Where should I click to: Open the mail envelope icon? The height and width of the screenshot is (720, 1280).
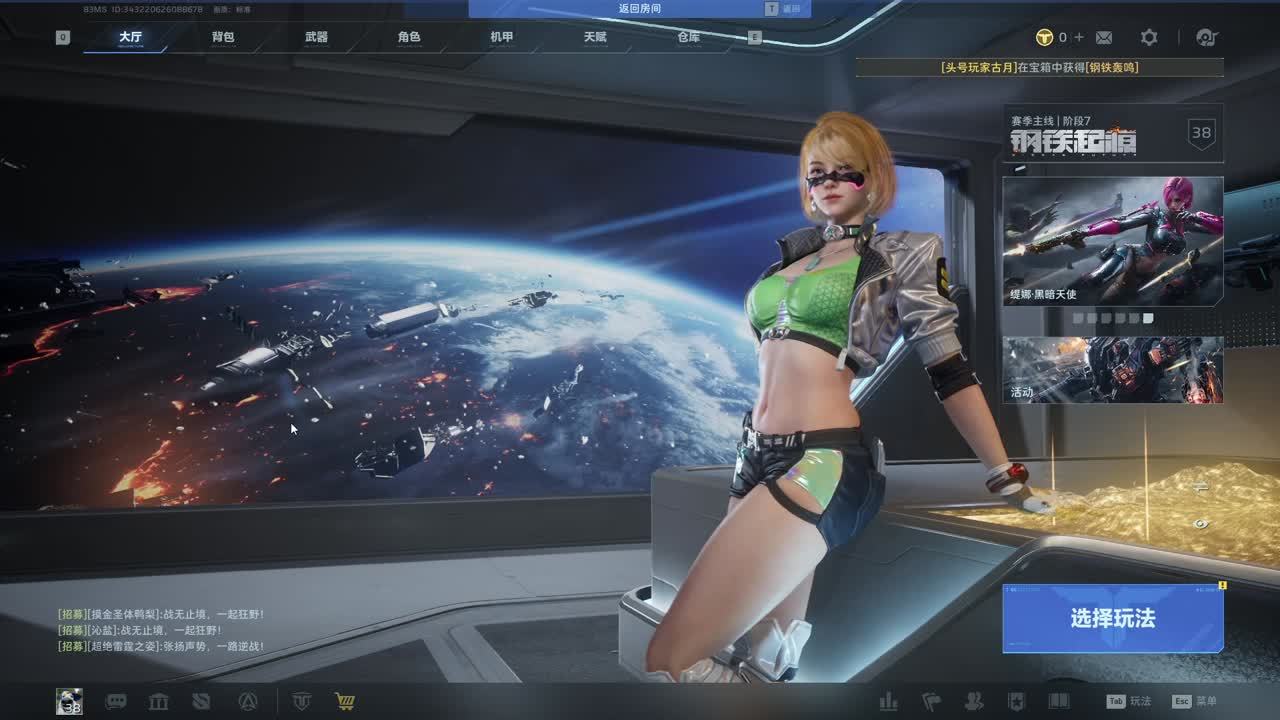pyautogui.click(x=1104, y=37)
